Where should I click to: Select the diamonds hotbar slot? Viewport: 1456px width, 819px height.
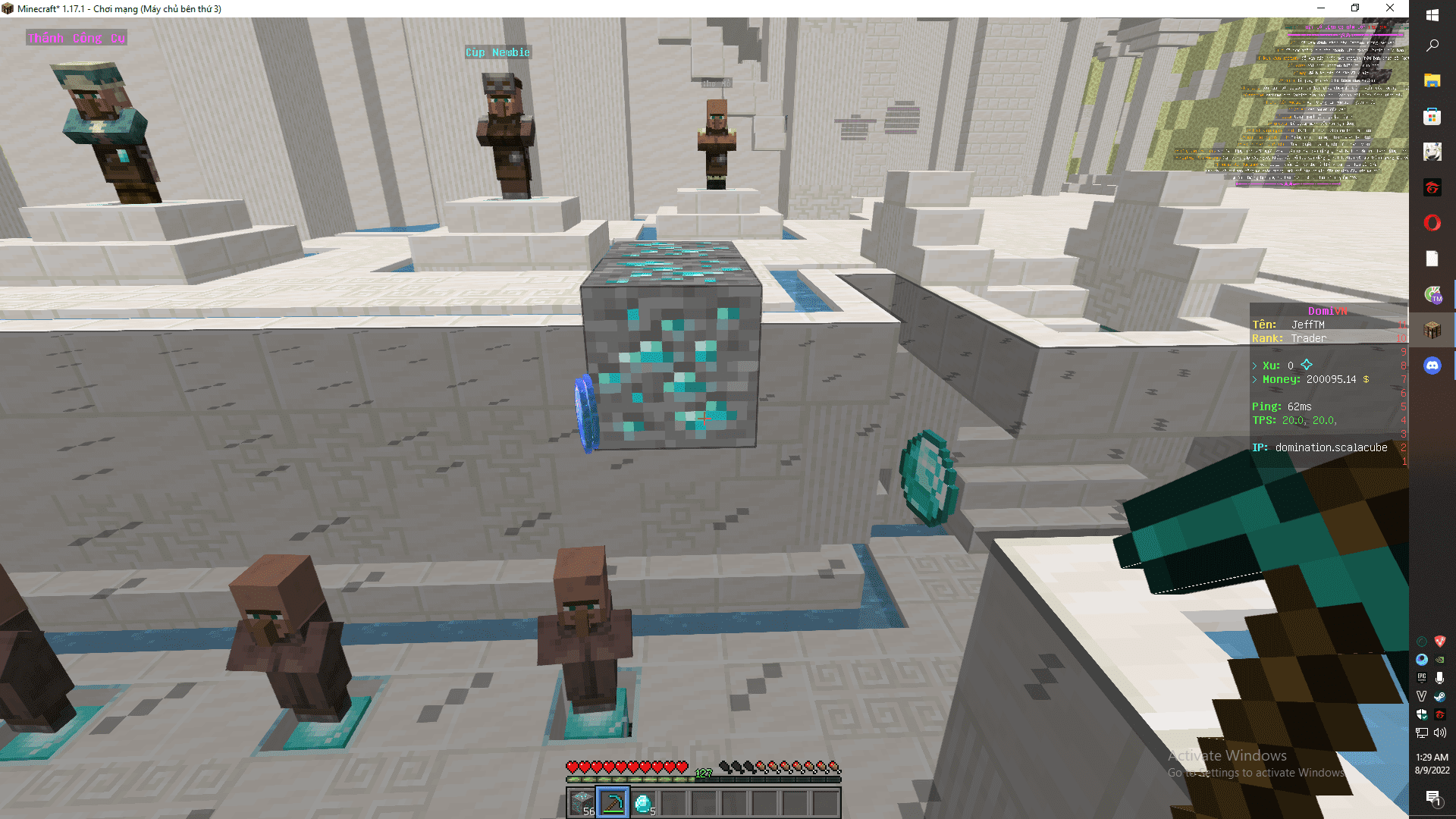point(643,802)
